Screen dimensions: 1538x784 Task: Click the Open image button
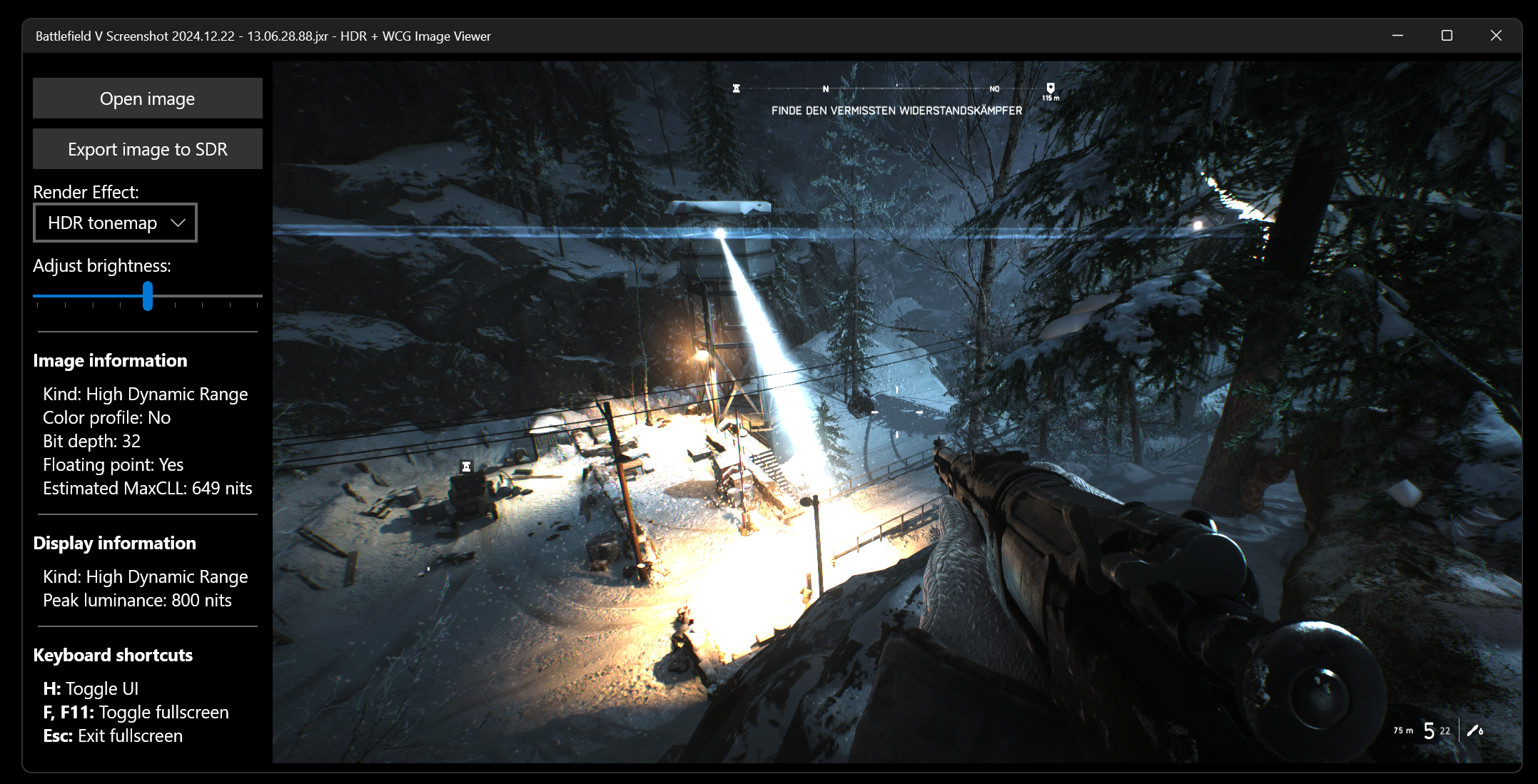click(x=147, y=98)
